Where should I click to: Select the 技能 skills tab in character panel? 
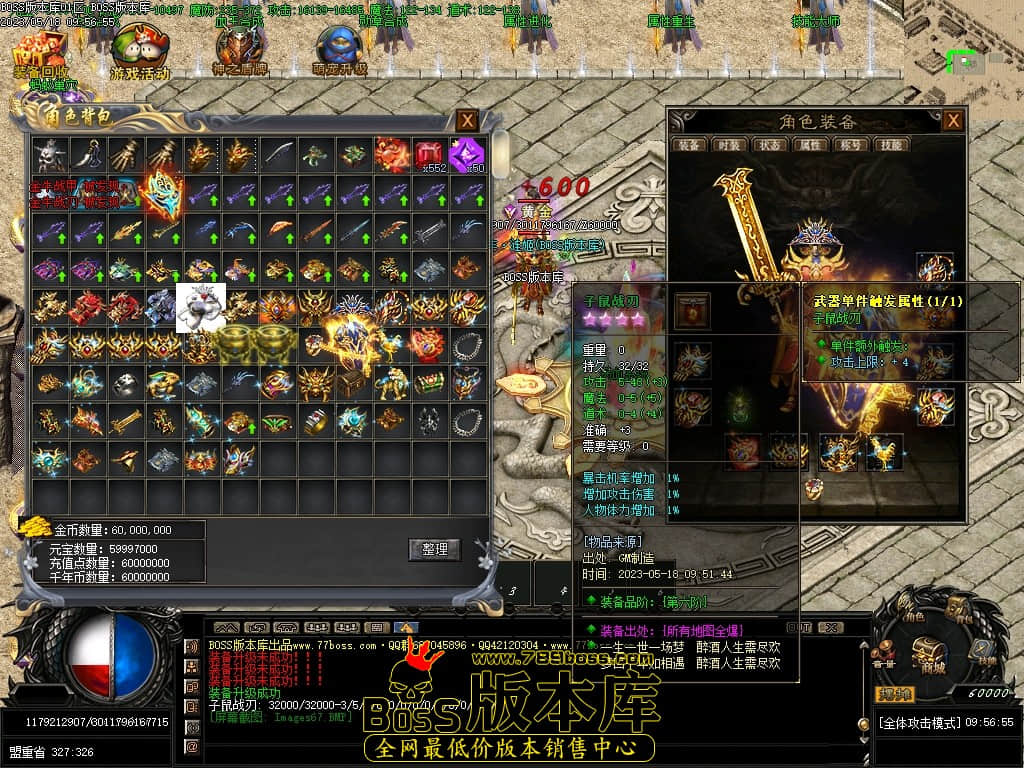click(889, 145)
